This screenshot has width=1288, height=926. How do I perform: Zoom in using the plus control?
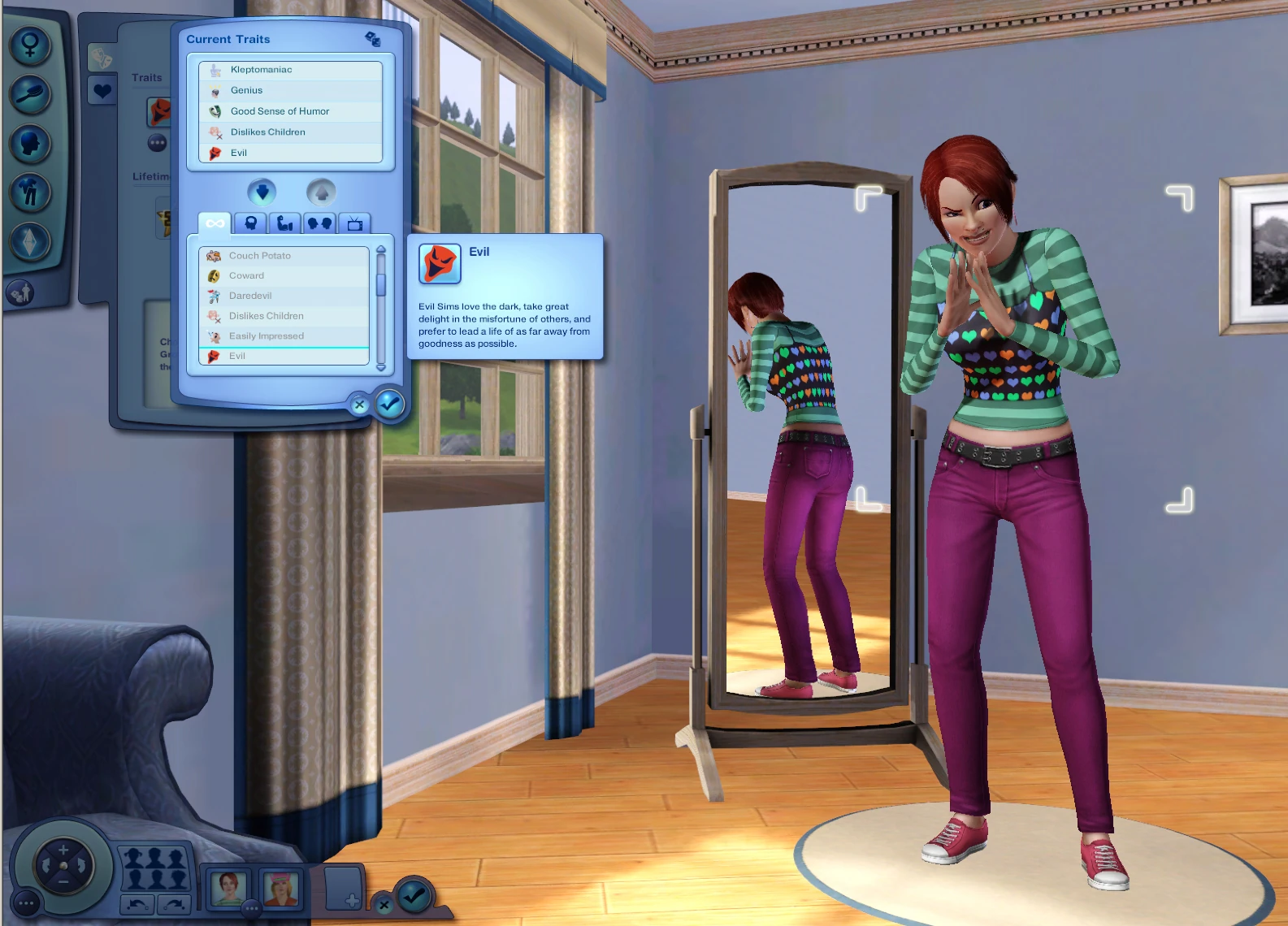coord(63,849)
